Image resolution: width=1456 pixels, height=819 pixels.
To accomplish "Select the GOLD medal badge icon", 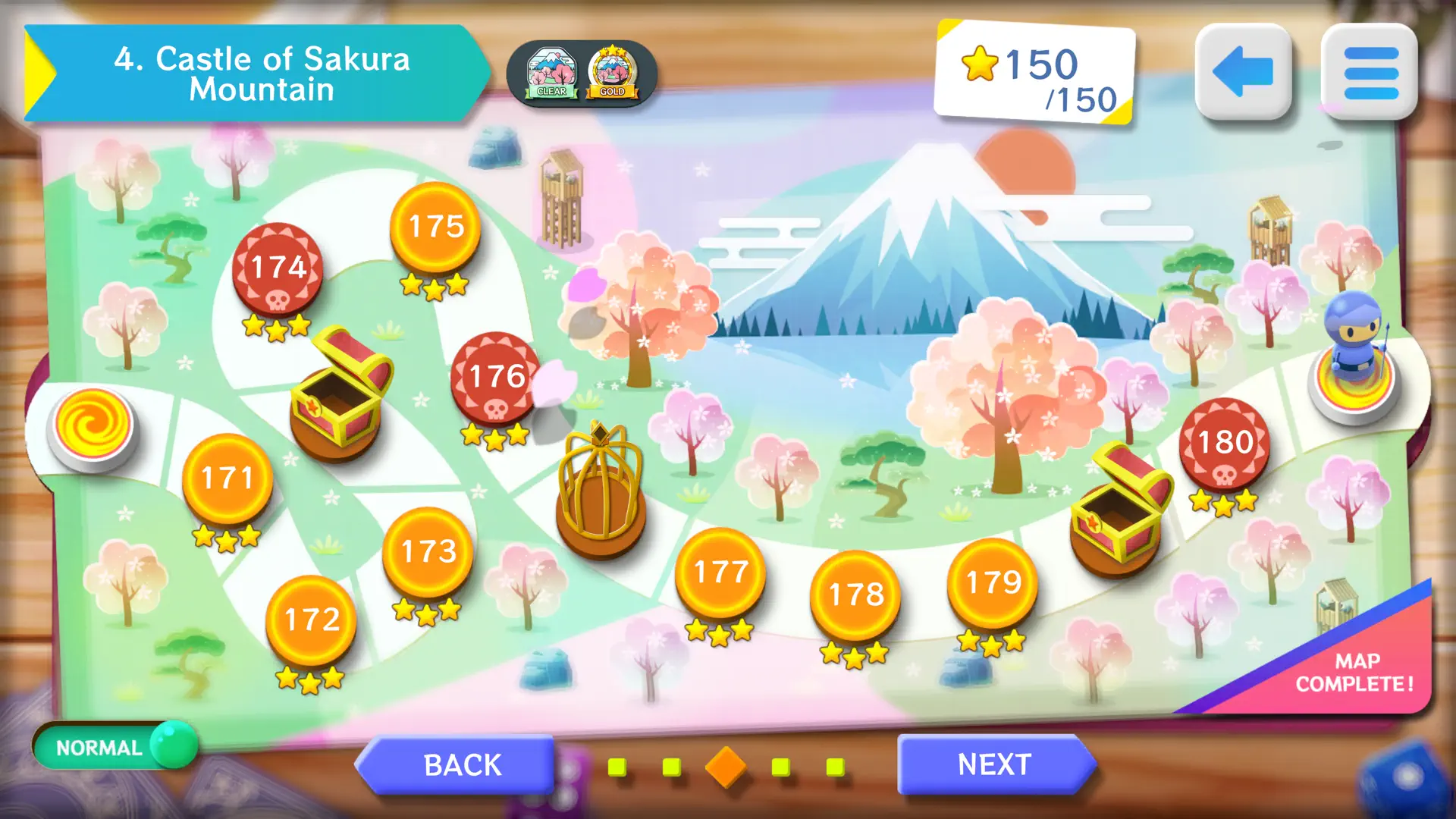I will 613,72.
